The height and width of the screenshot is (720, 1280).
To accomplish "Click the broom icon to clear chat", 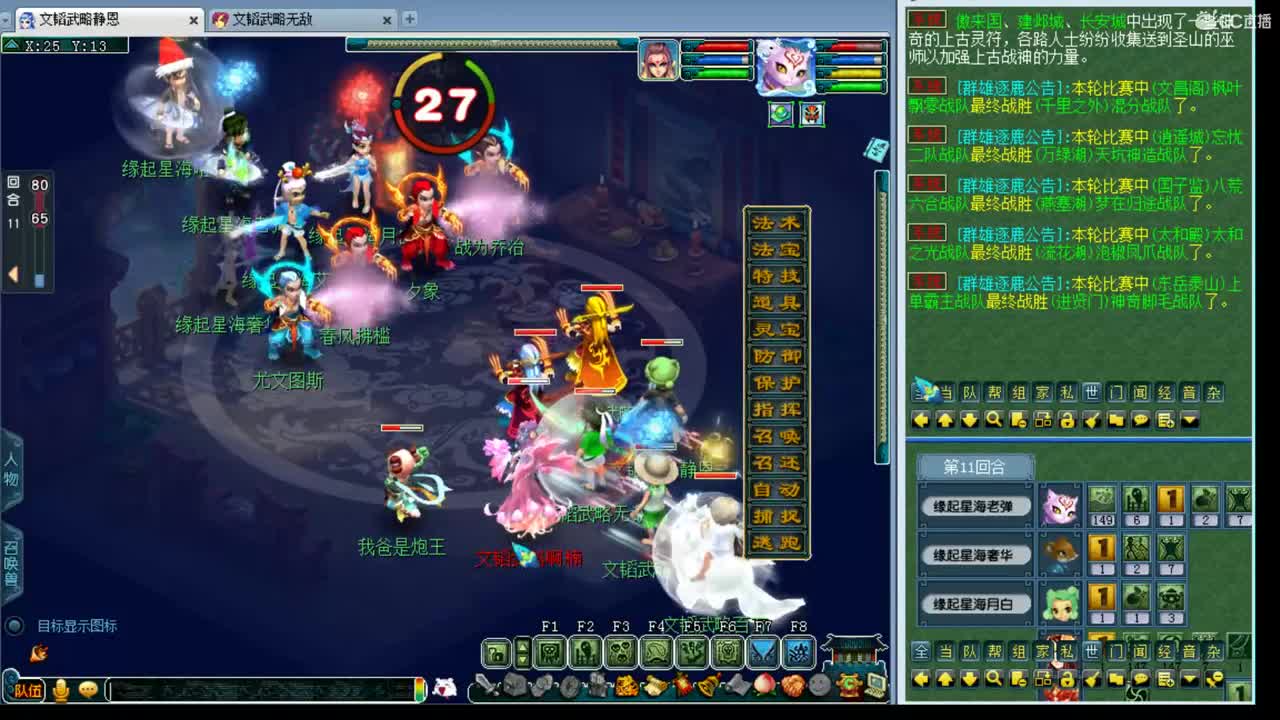I will (1093, 420).
